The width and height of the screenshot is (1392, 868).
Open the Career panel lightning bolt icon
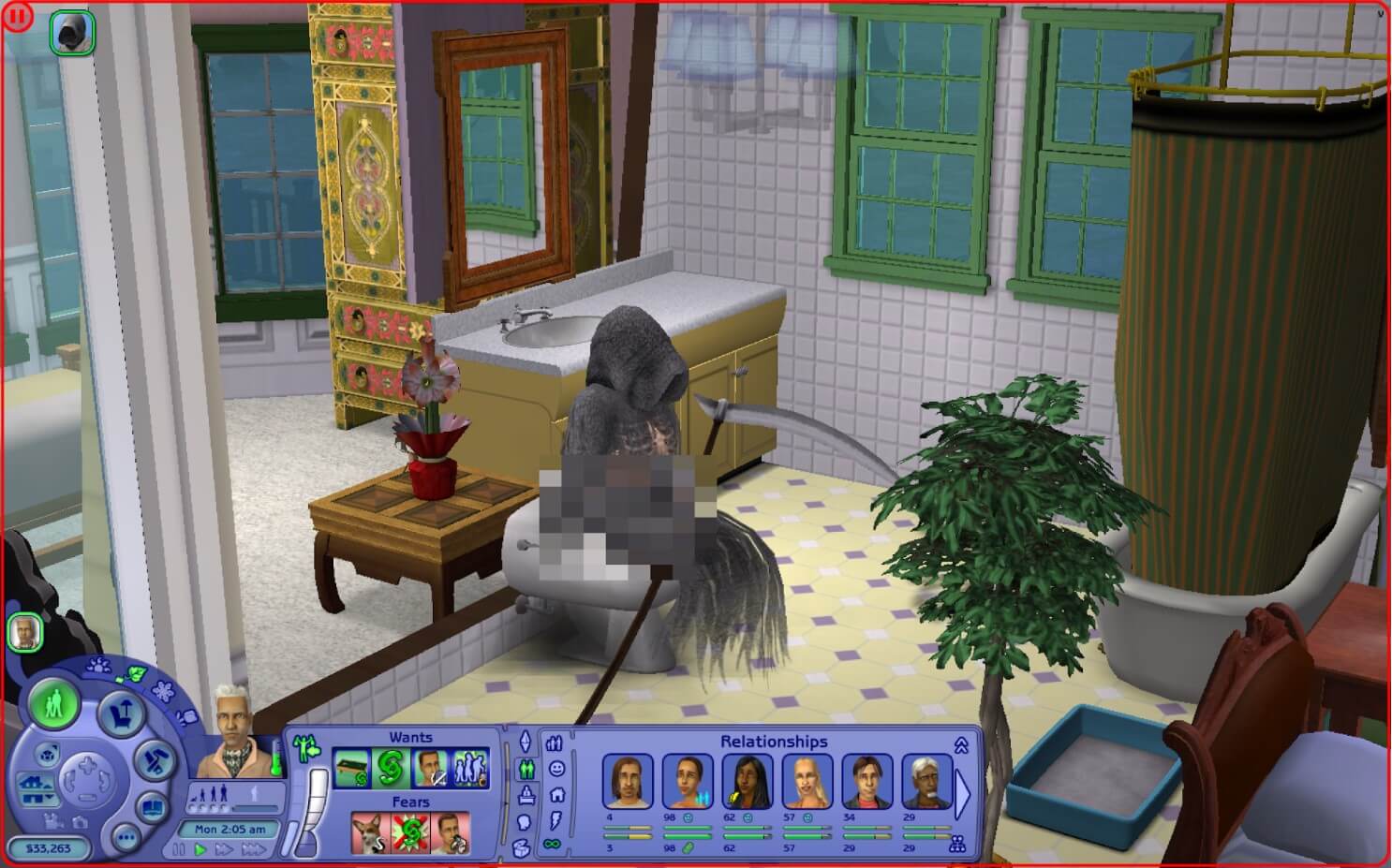tap(555, 821)
